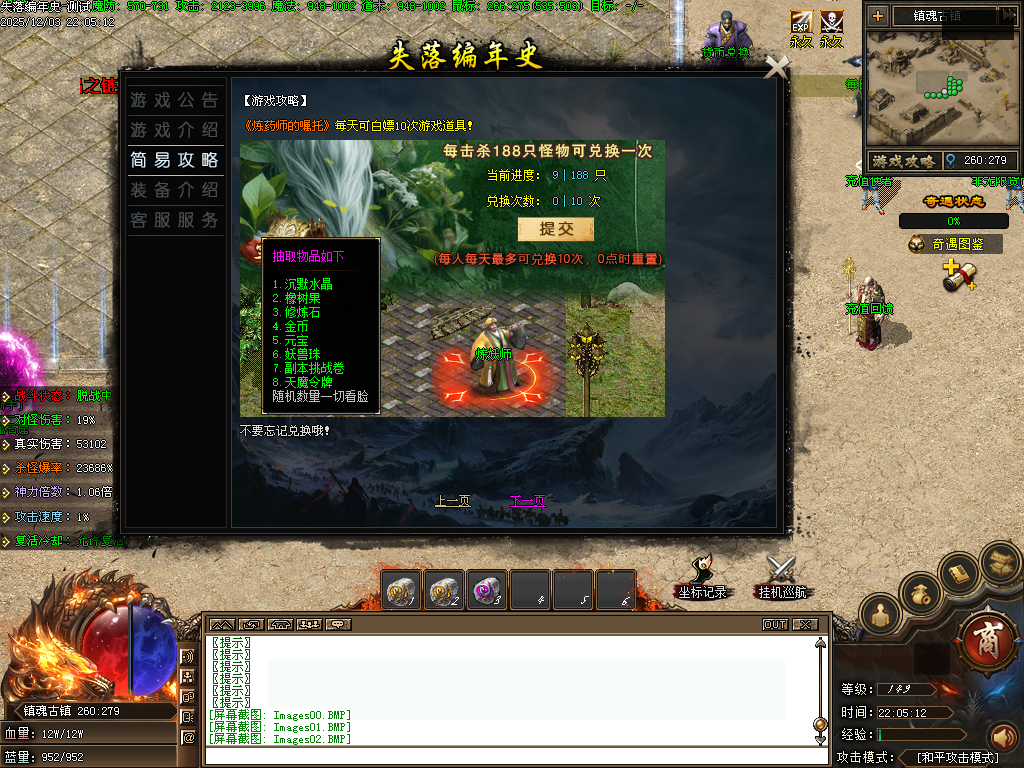The height and width of the screenshot is (768, 1024).
Task: Click the chat window OUT button
Action: pyautogui.click(x=775, y=625)
